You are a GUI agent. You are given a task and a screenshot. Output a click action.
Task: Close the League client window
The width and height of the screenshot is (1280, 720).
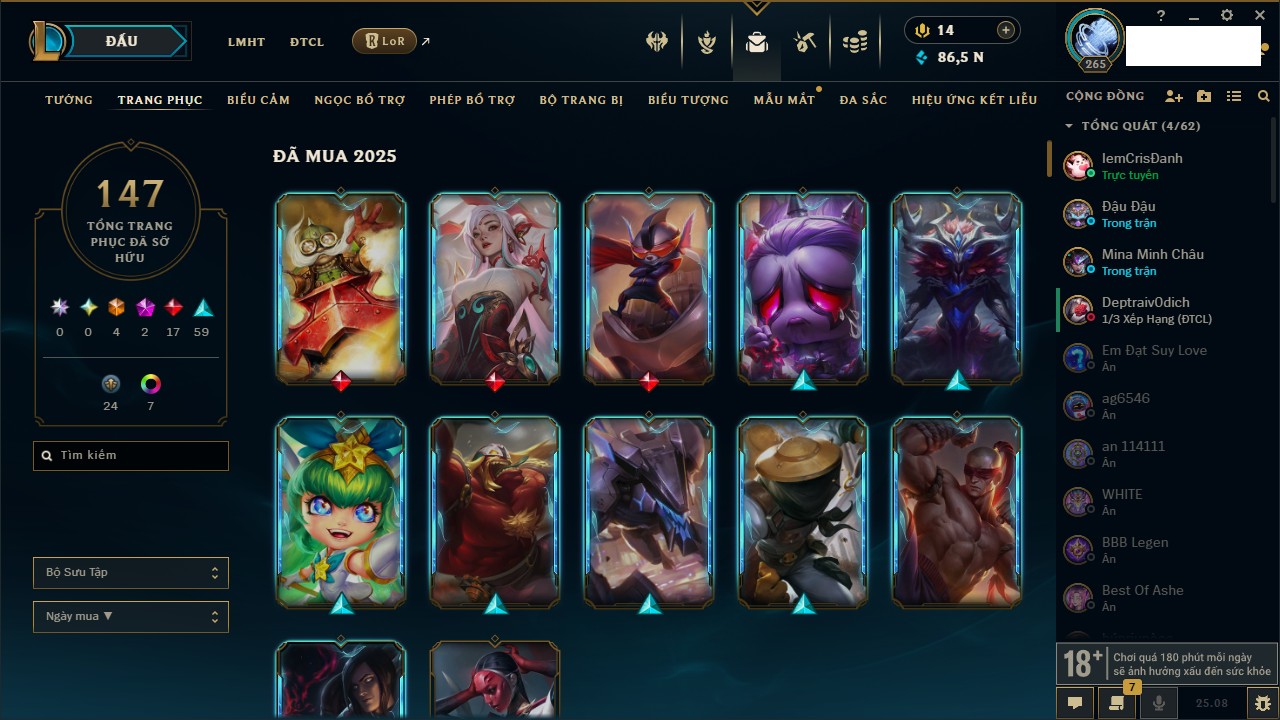click(1260, 16)
